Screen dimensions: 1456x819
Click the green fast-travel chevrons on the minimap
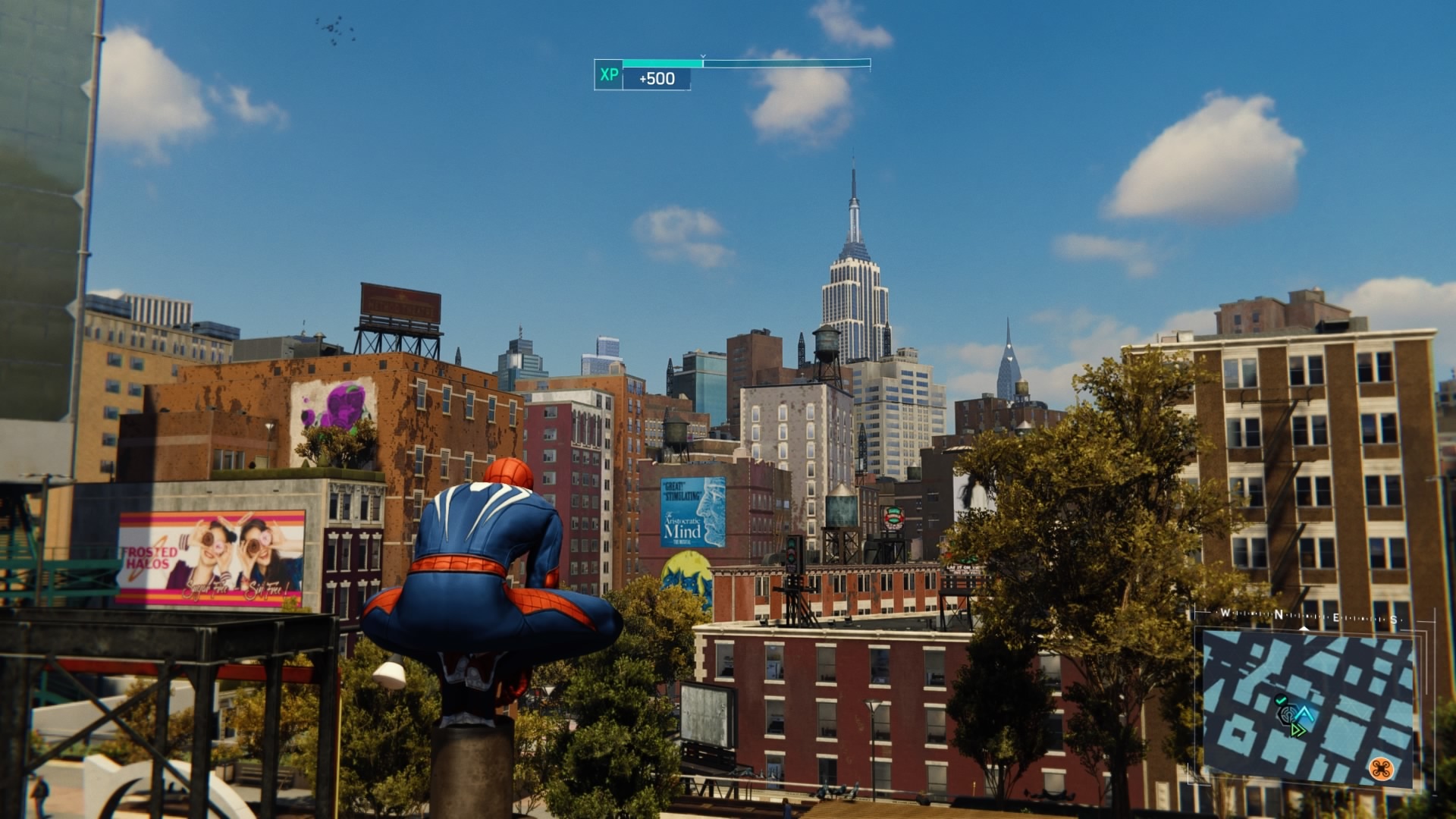point(1298,730)
